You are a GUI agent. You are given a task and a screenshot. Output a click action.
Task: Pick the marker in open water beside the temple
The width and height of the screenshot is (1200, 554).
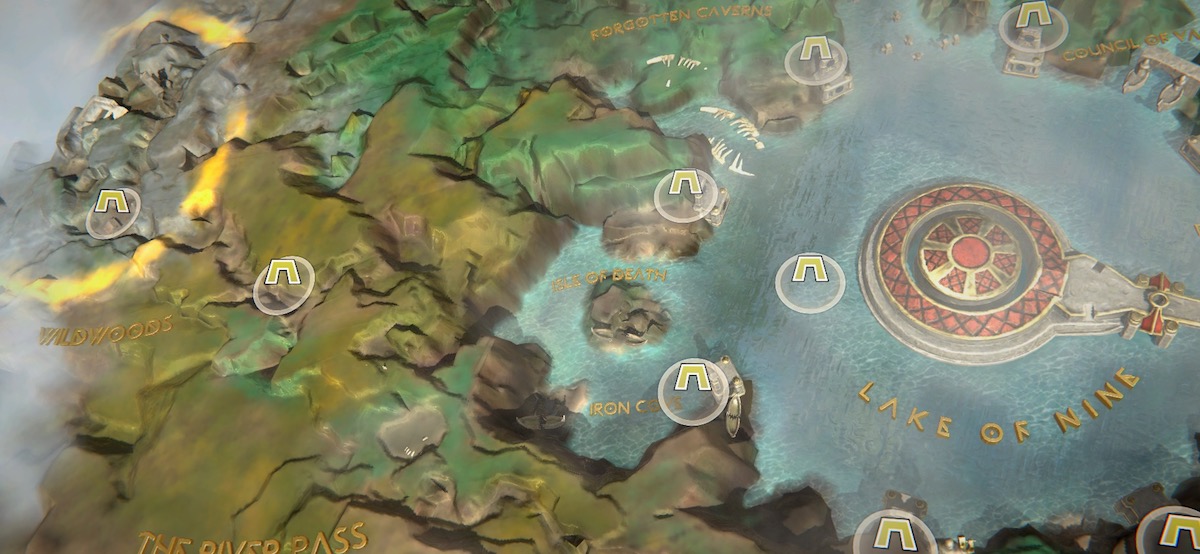pyautogui.click(x=810, y=279)
